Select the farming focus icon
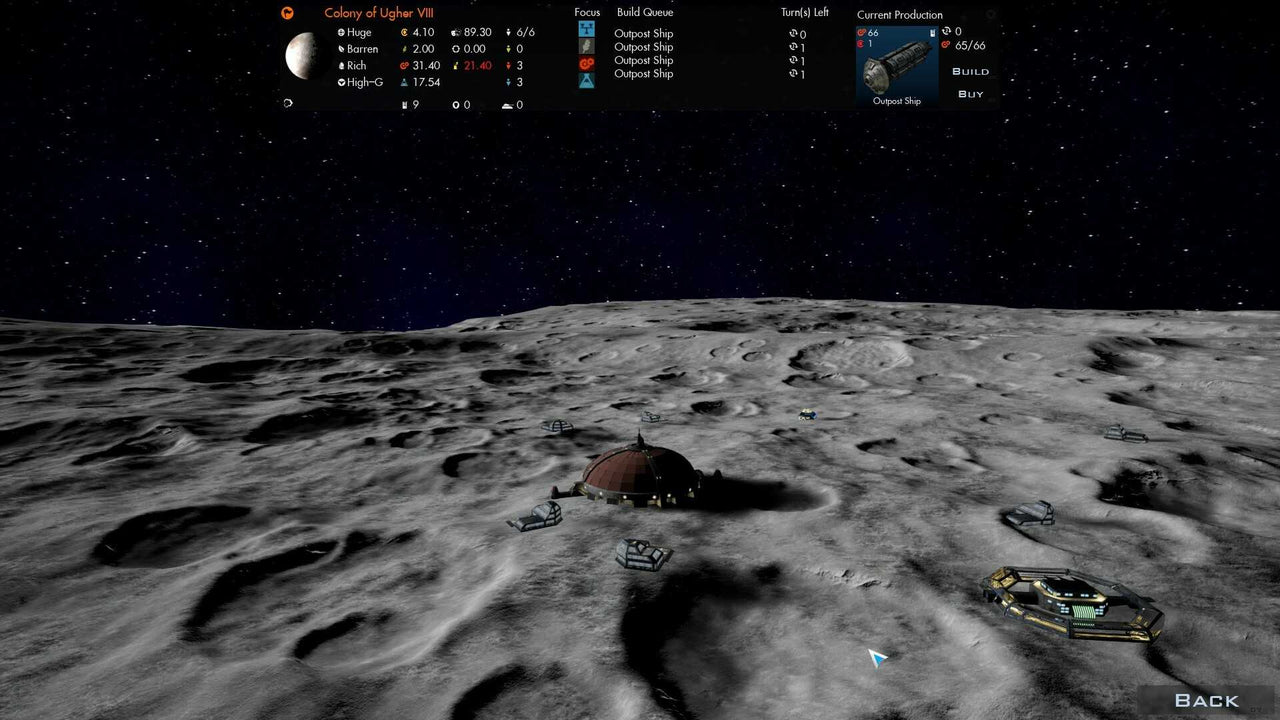The image size is (1280, 720). 586,46
